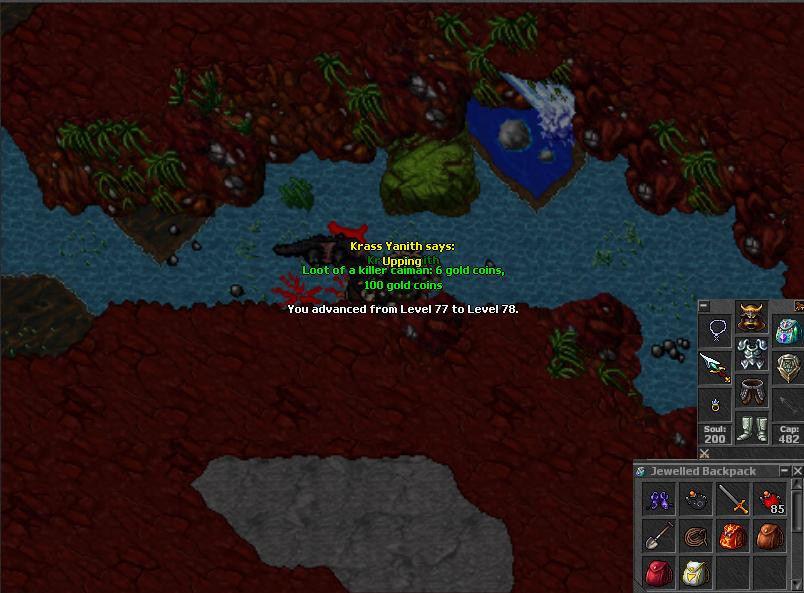Minimize the equipment panel

704,306
